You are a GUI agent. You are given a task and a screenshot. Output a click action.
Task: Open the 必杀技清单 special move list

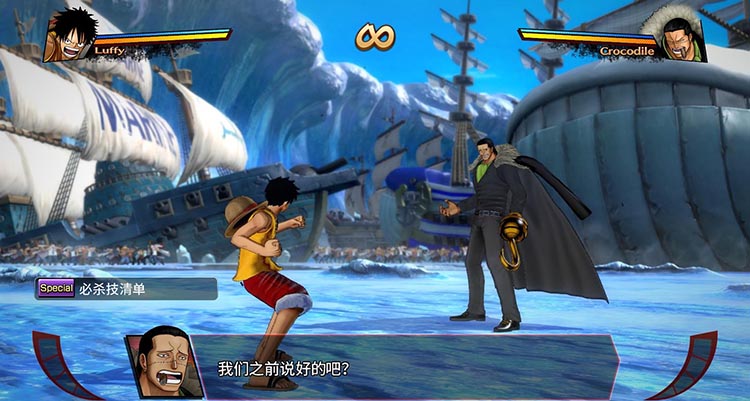126,289
